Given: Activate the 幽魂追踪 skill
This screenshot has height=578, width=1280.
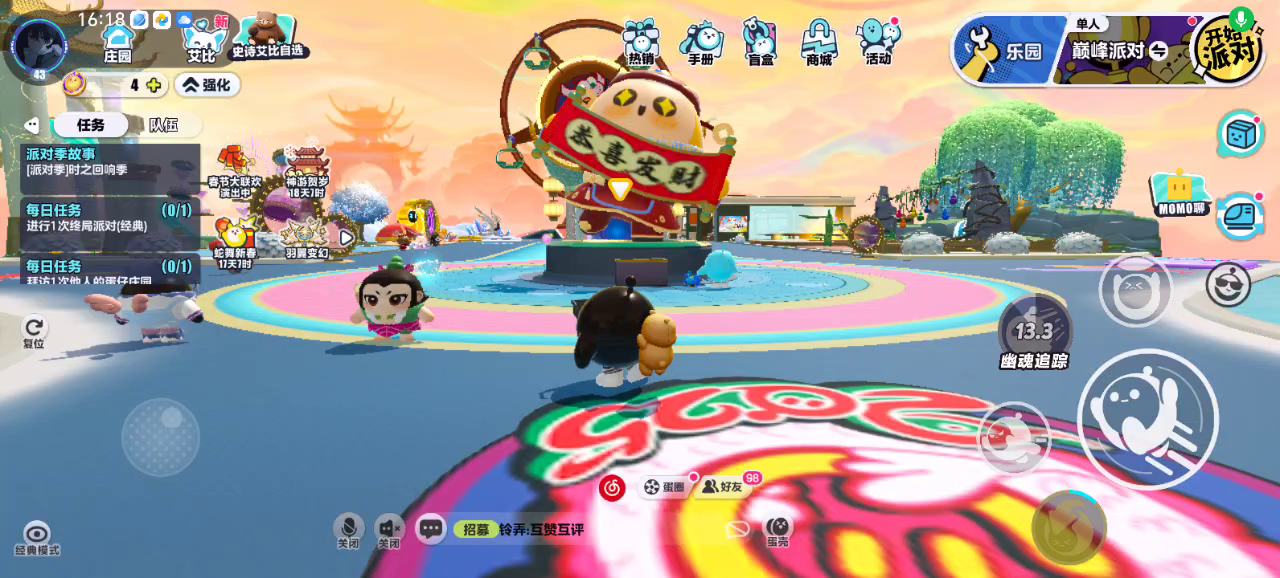Looking at the screenshot, I should click(1034, 333).
